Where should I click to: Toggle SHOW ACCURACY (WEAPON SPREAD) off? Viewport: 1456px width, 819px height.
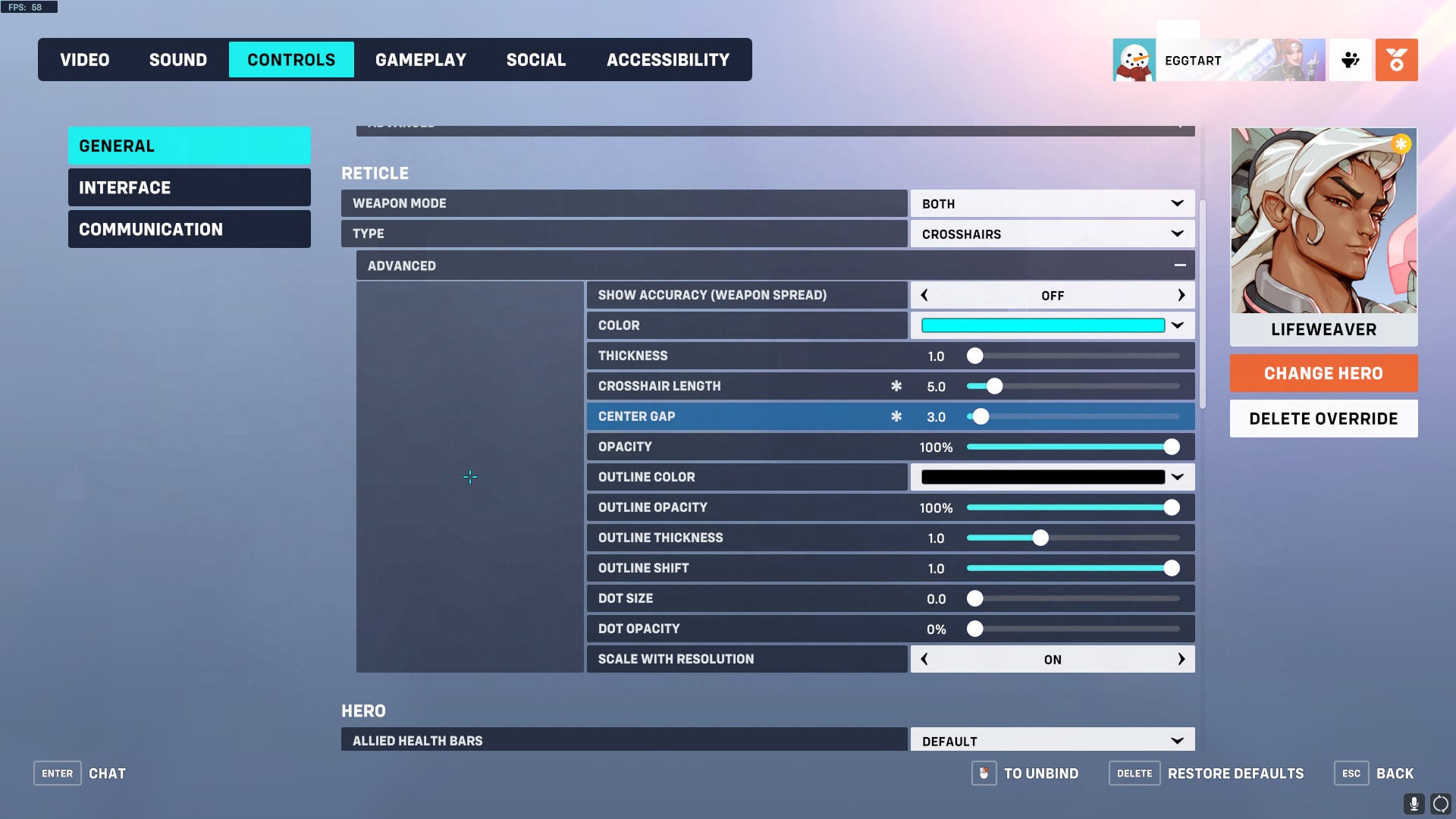tap(1053, 295)
